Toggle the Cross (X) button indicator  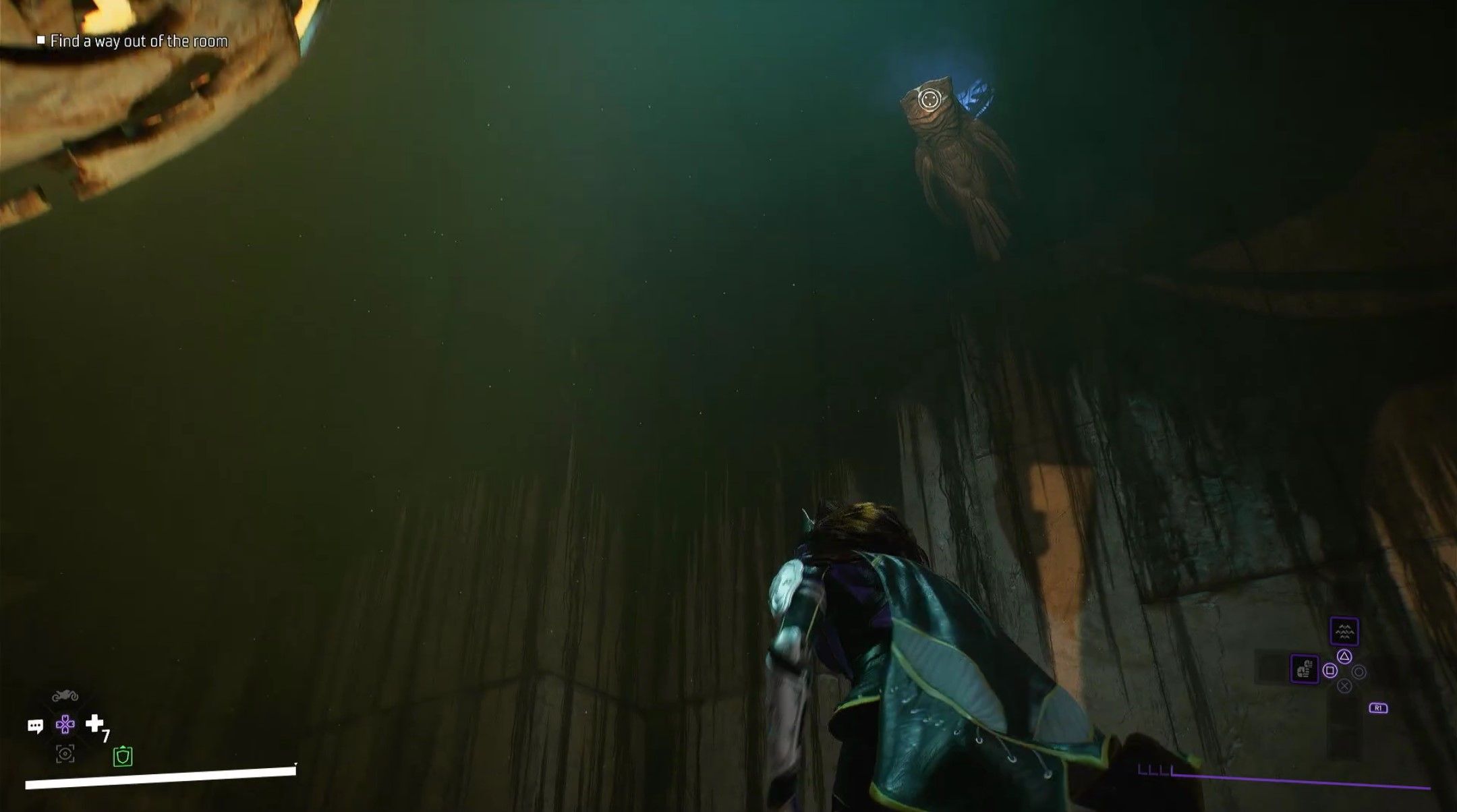1344,686
